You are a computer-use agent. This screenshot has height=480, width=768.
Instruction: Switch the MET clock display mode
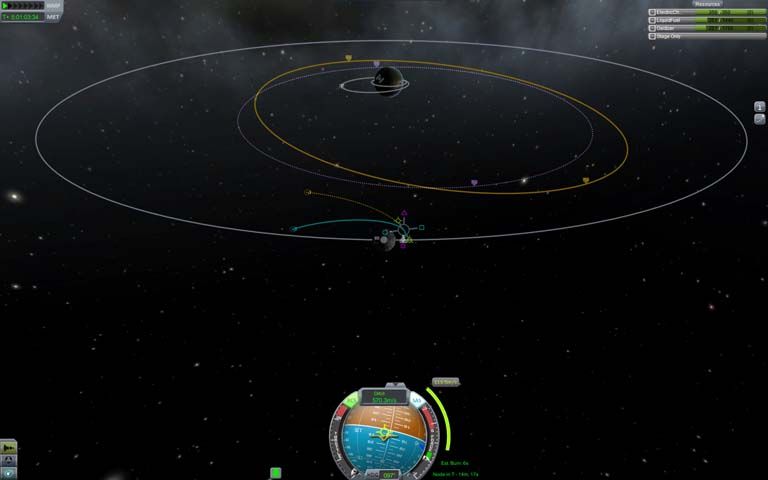pos(53,17)
